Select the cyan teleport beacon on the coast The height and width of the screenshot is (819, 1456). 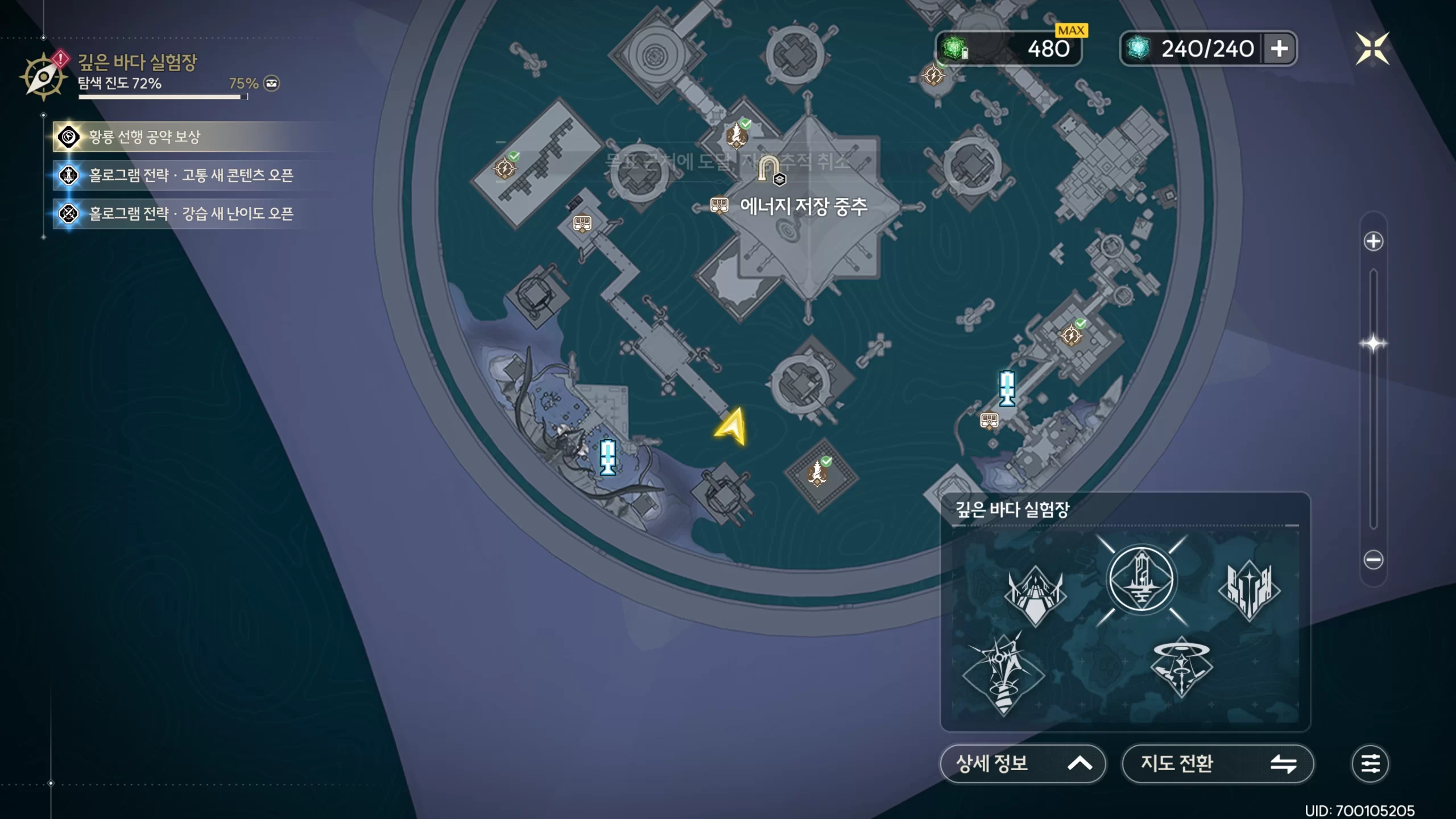[x=607, y=457]
